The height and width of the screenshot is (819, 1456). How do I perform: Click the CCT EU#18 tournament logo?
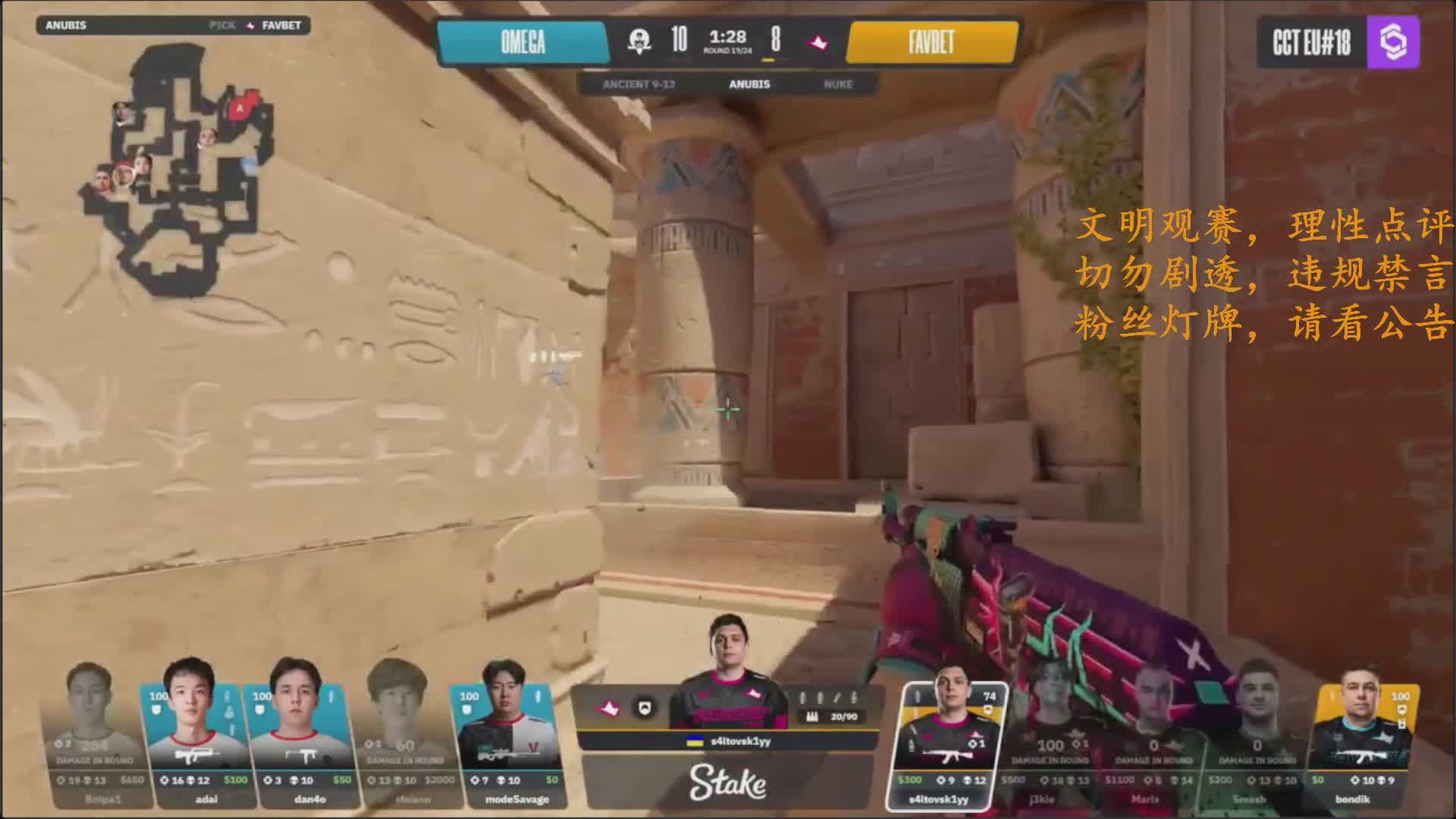1338,42
